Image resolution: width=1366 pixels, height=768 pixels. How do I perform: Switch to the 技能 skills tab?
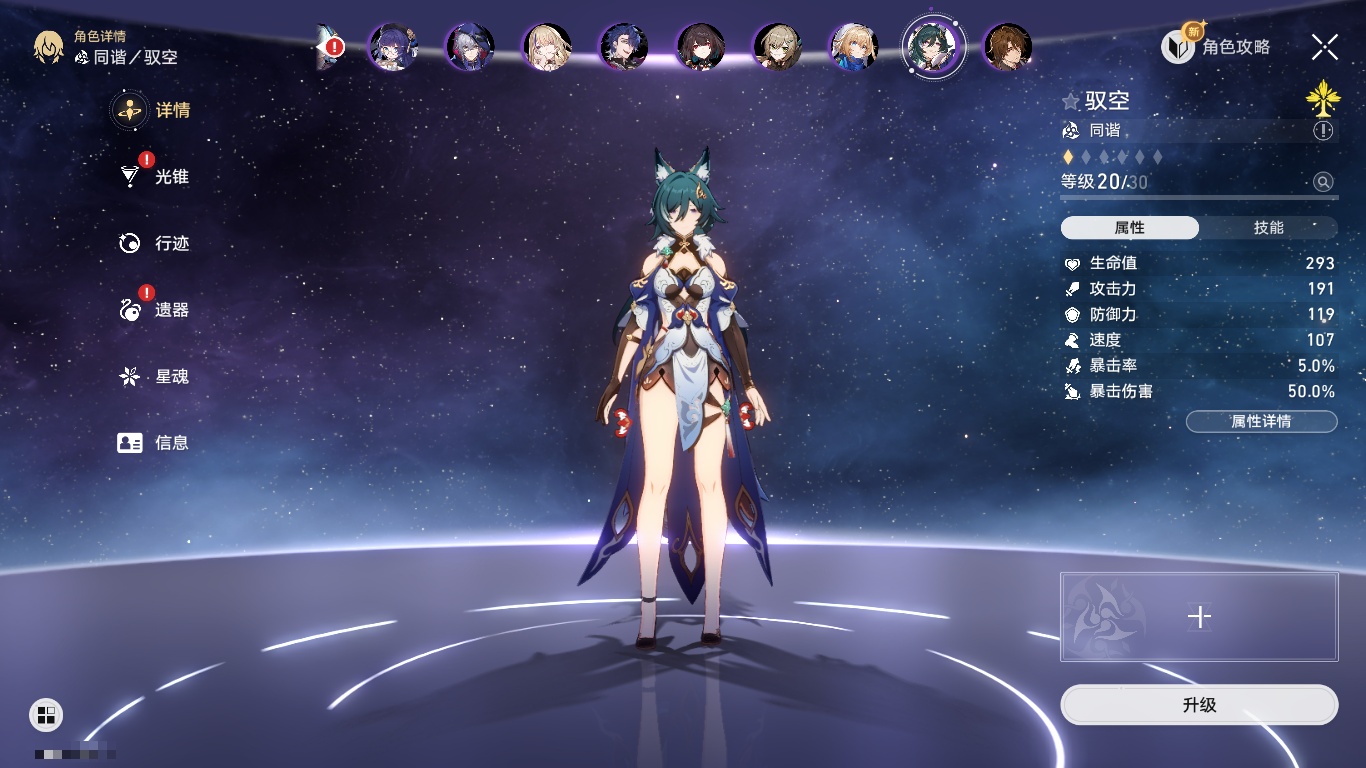click(1268, 228)
